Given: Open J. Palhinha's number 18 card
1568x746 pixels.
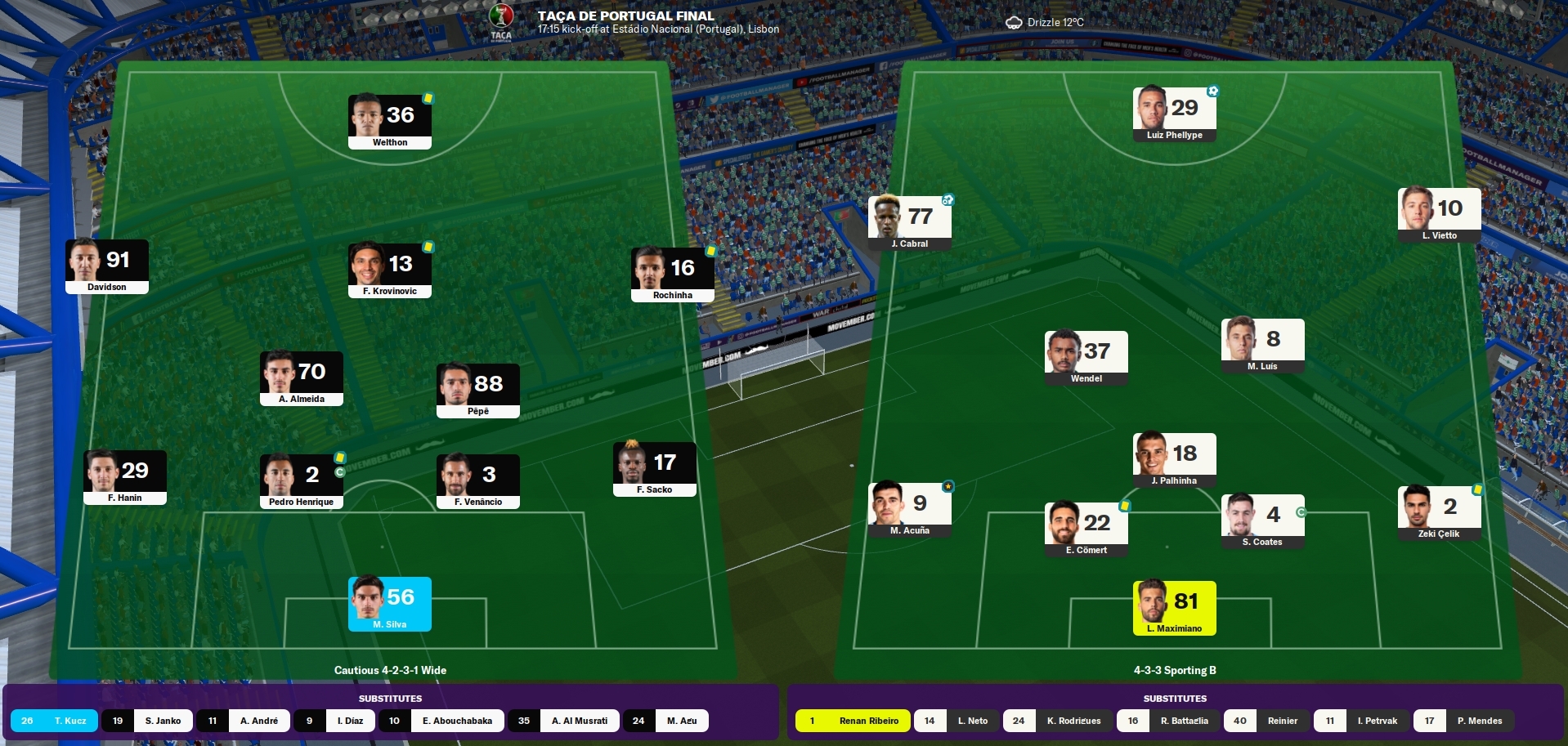Looking at the screenshot, I should click(1175, 460).
